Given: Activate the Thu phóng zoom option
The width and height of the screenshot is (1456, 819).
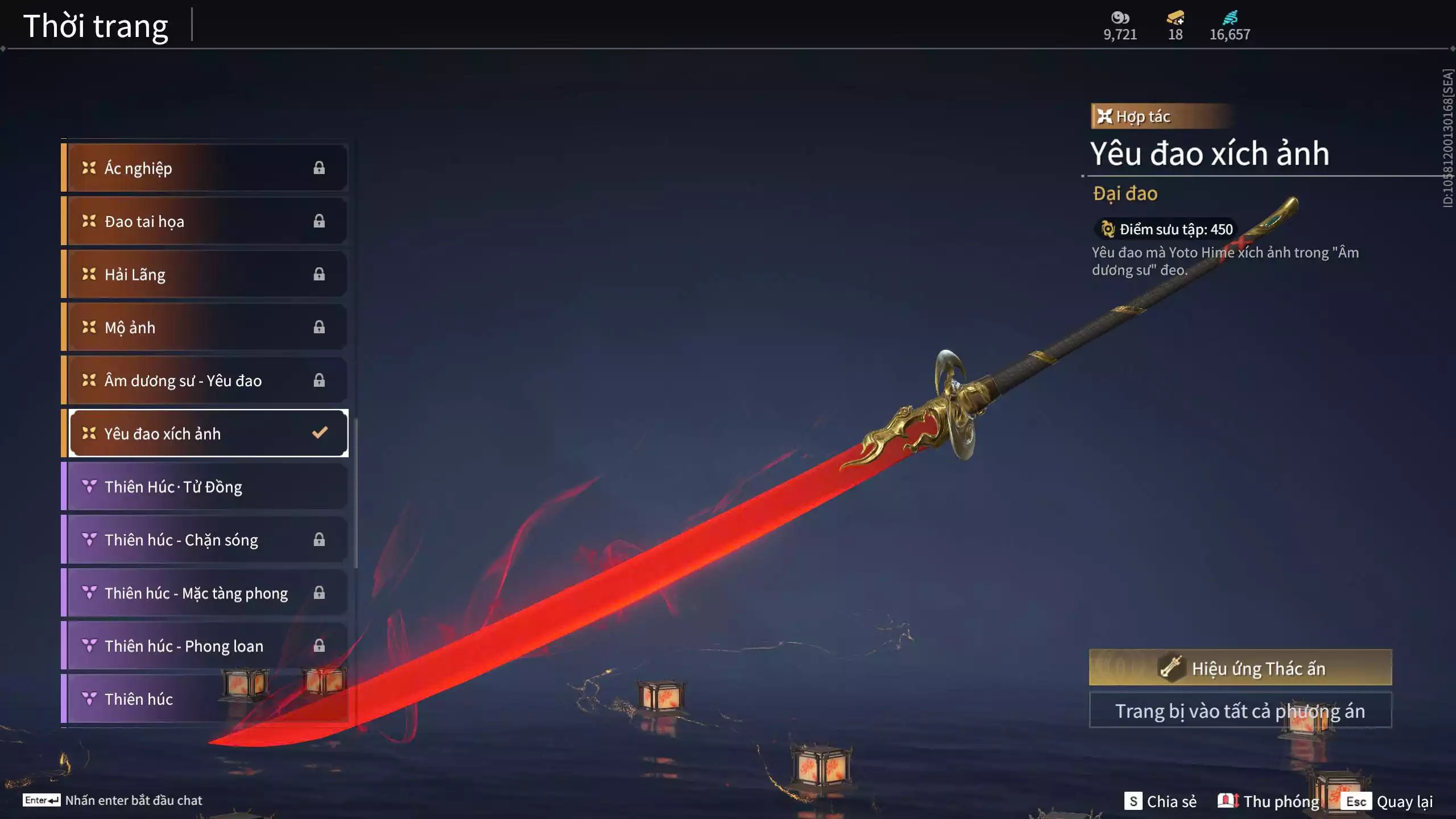Looking at the screenshot, I should 1268,801.
